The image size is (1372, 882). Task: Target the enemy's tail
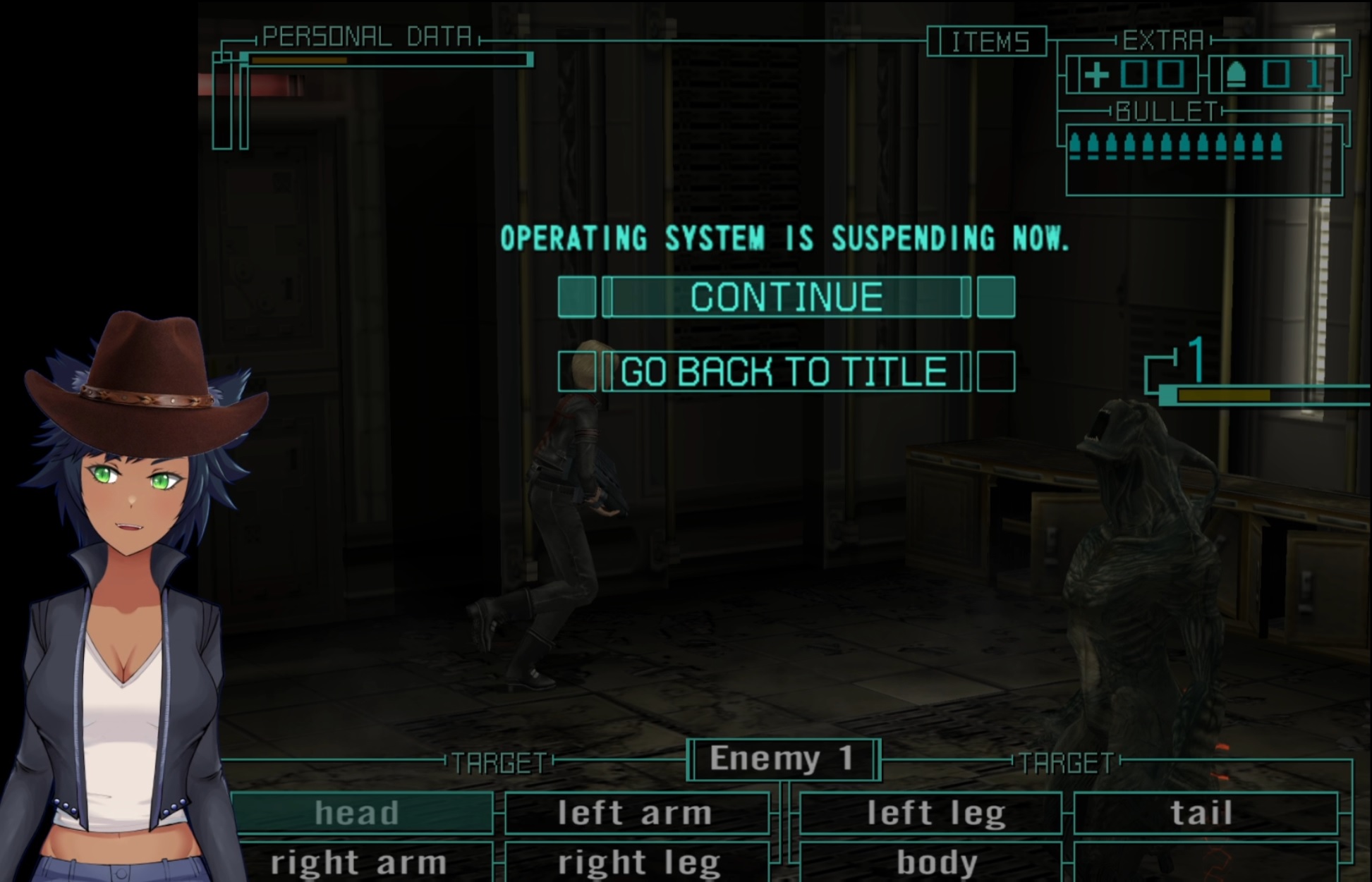pyautogui.click(x=1203, y=813)
